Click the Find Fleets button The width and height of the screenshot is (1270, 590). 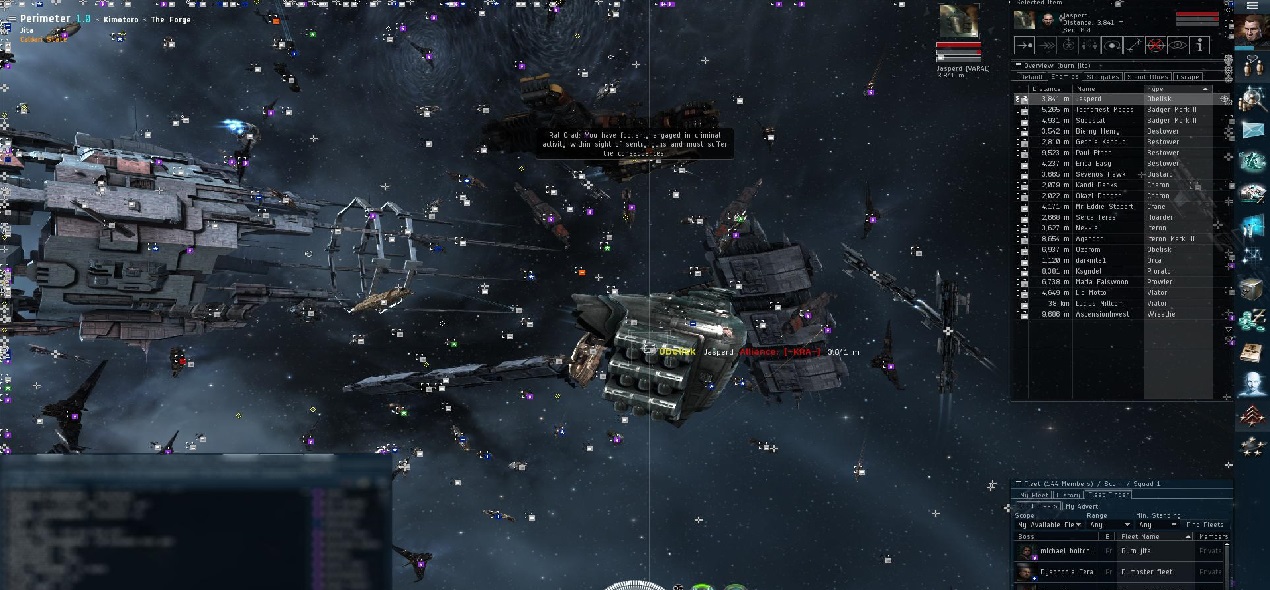(1204, 525)
